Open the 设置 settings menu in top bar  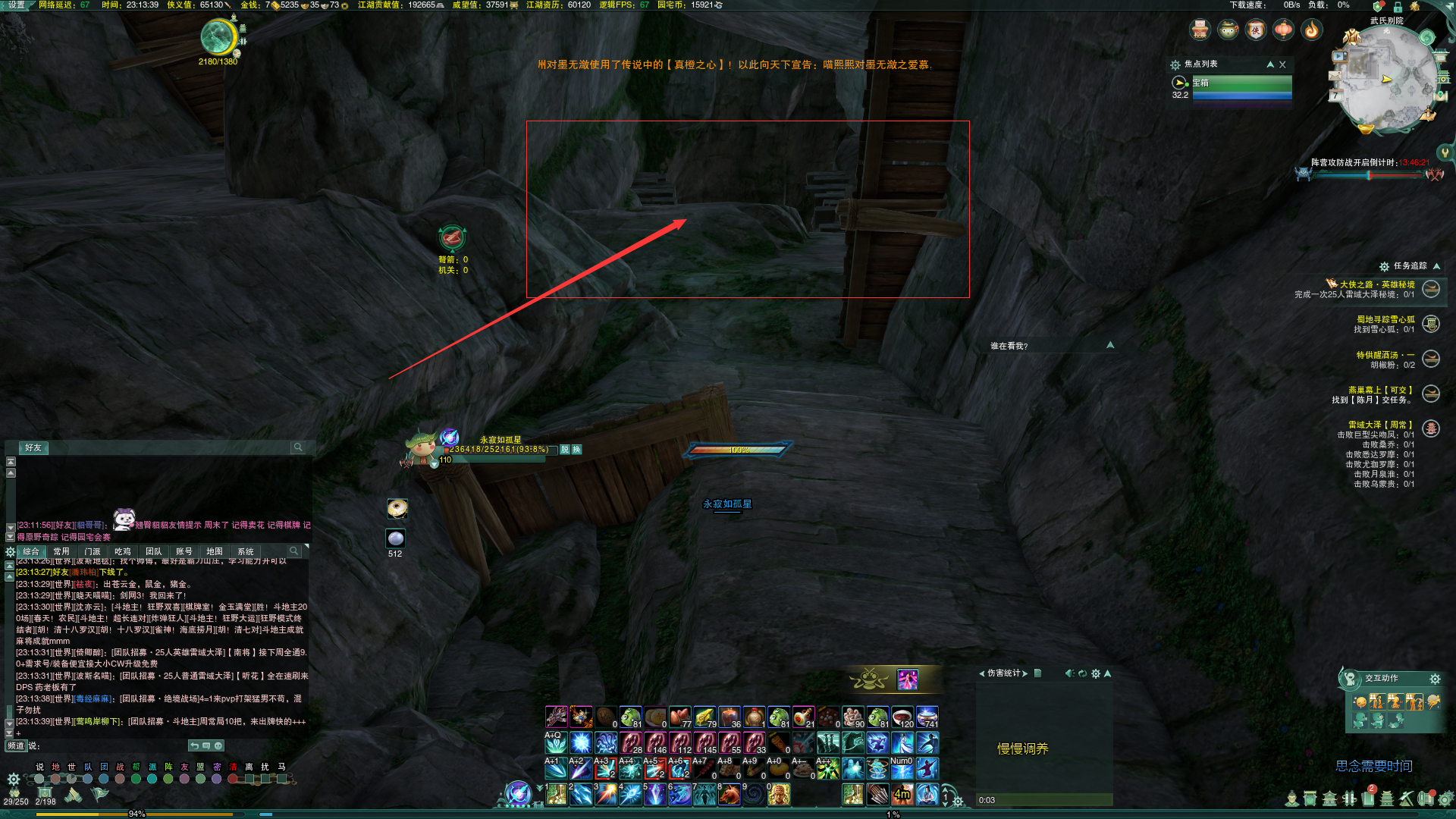(16, 5)
